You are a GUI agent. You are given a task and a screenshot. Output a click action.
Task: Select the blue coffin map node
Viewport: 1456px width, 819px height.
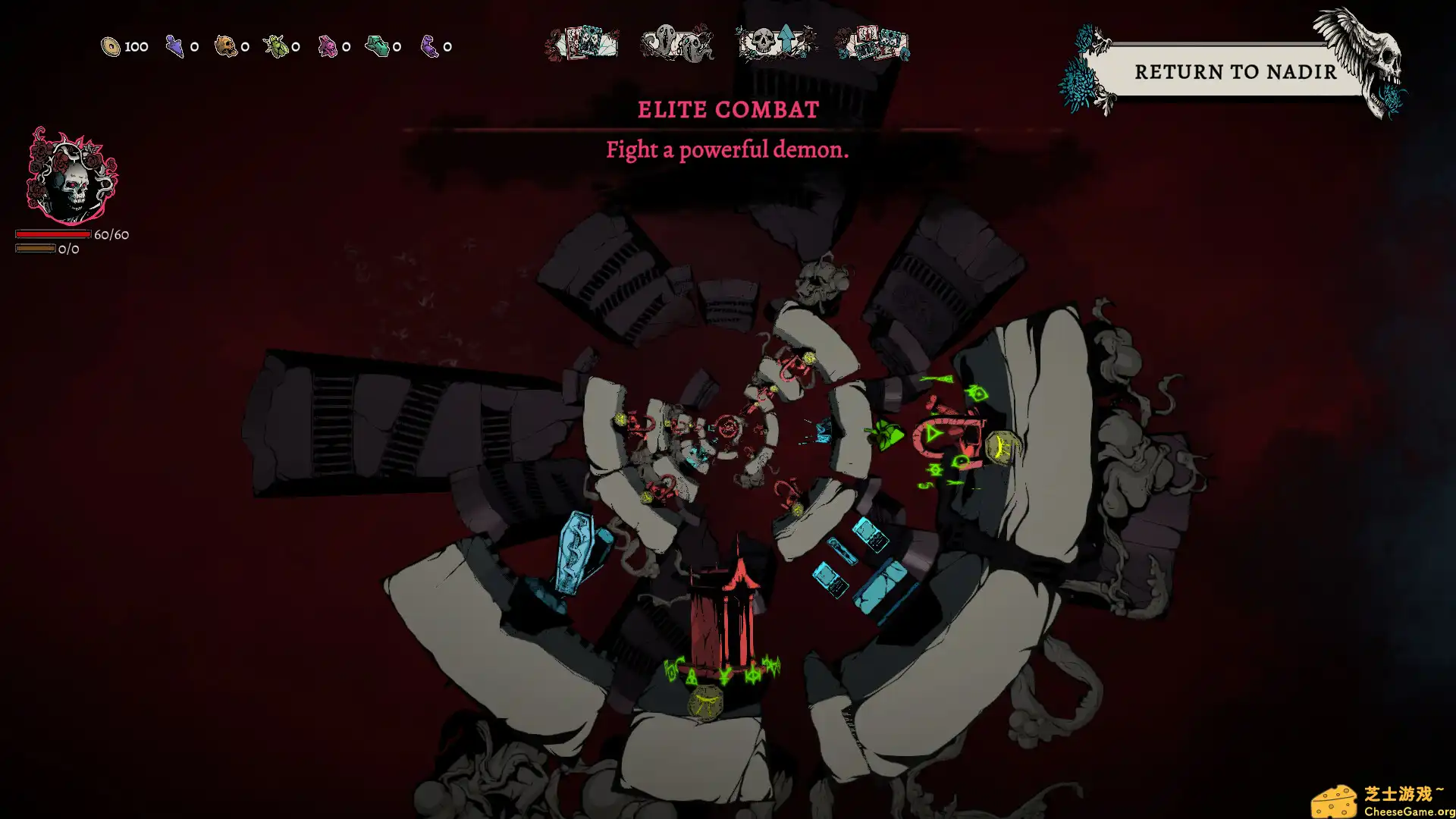(576, 551)
